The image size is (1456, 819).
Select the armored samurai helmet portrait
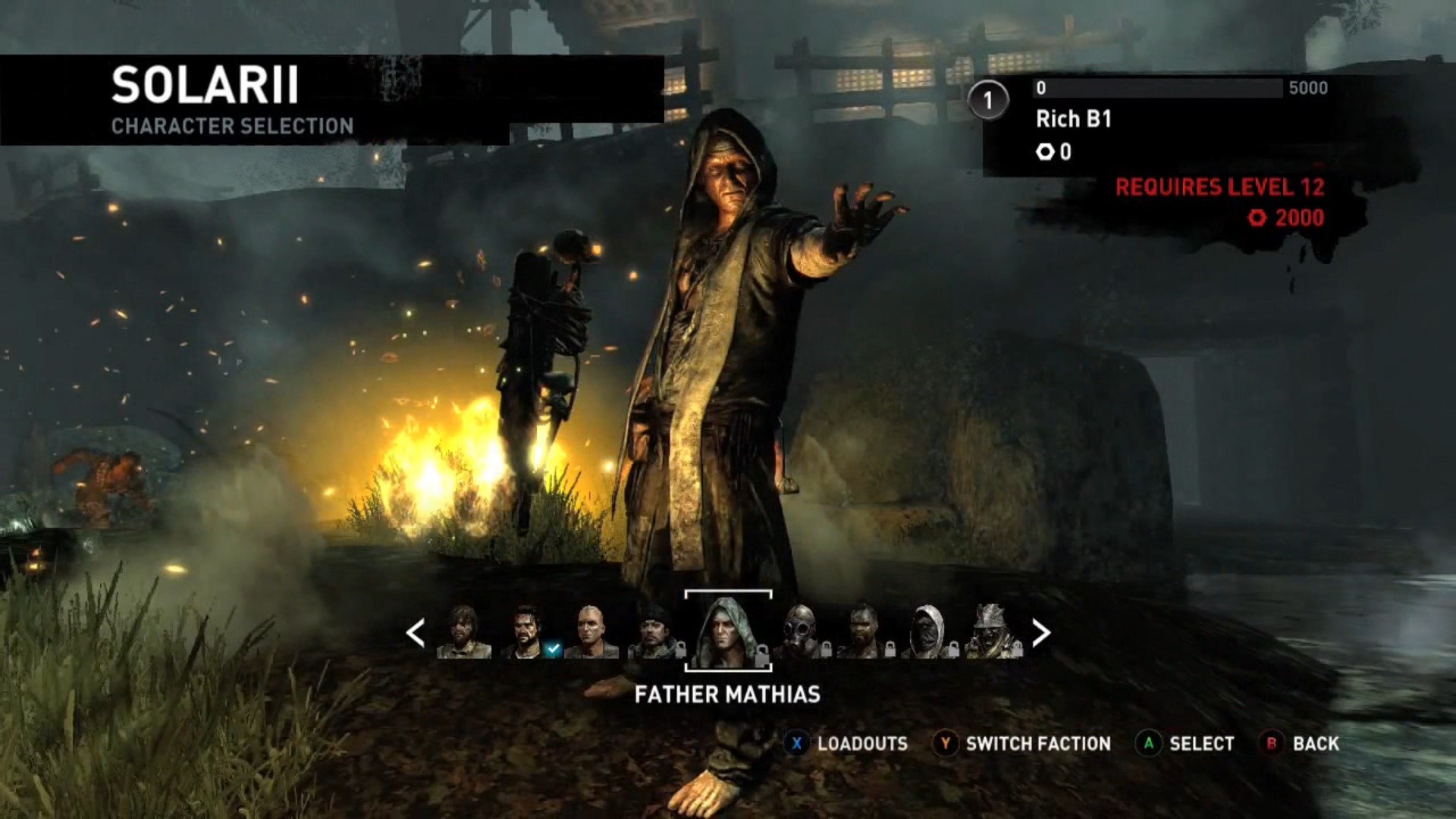(x=993, y=632)
